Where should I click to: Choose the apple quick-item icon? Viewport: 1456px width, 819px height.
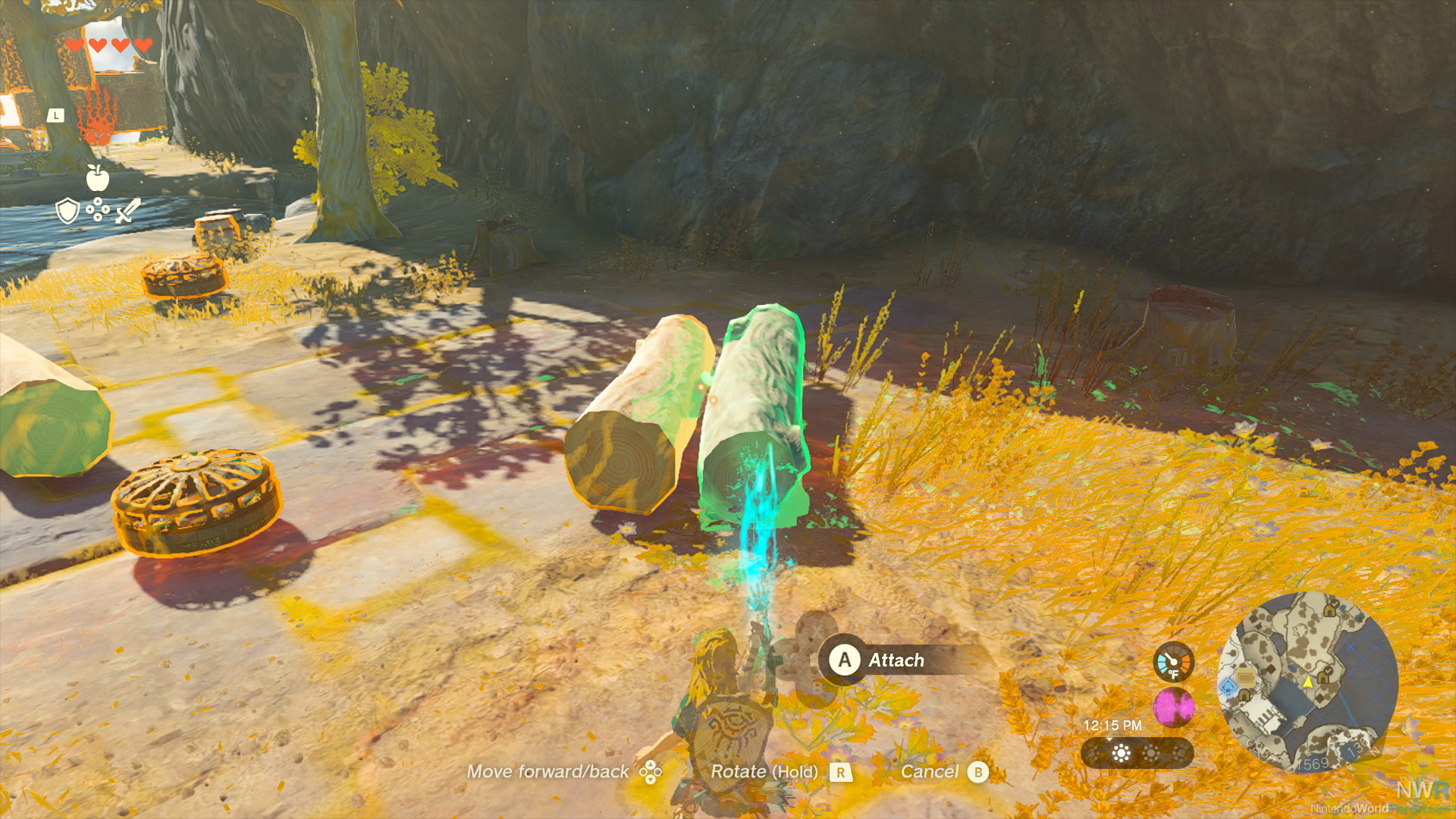(97, 178)
